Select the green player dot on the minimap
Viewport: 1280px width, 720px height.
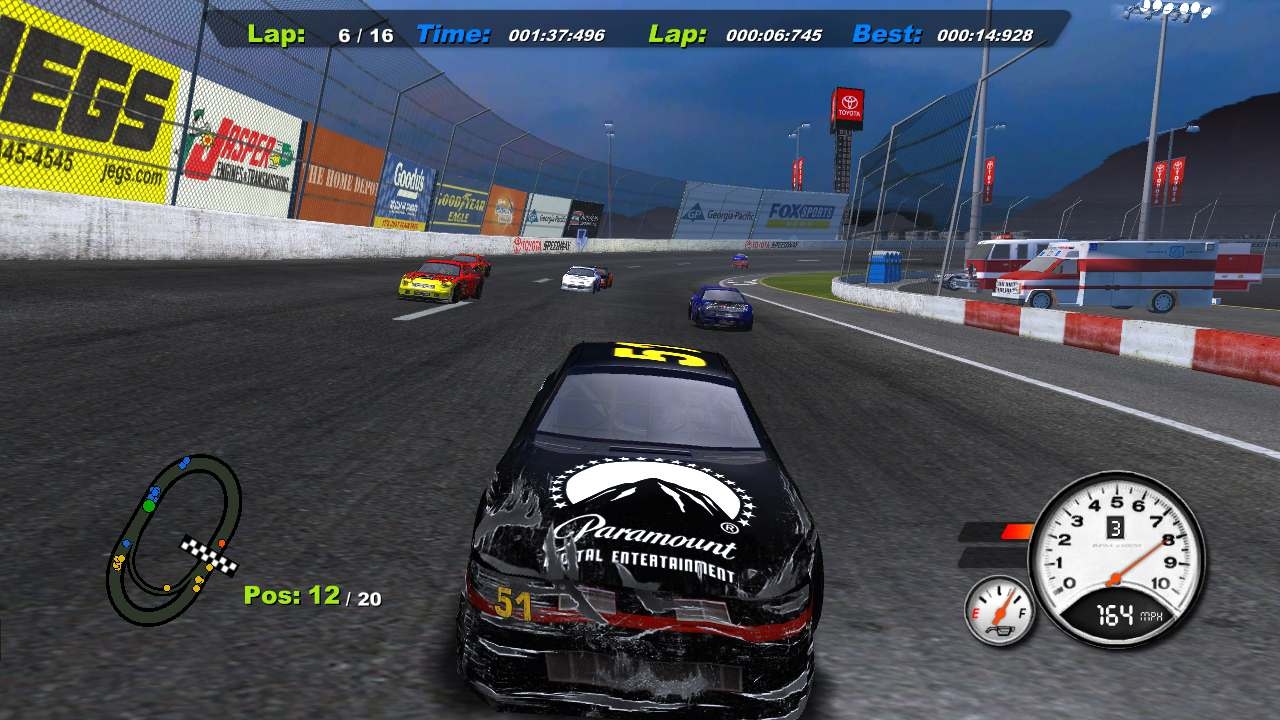(x=150, y=506)
